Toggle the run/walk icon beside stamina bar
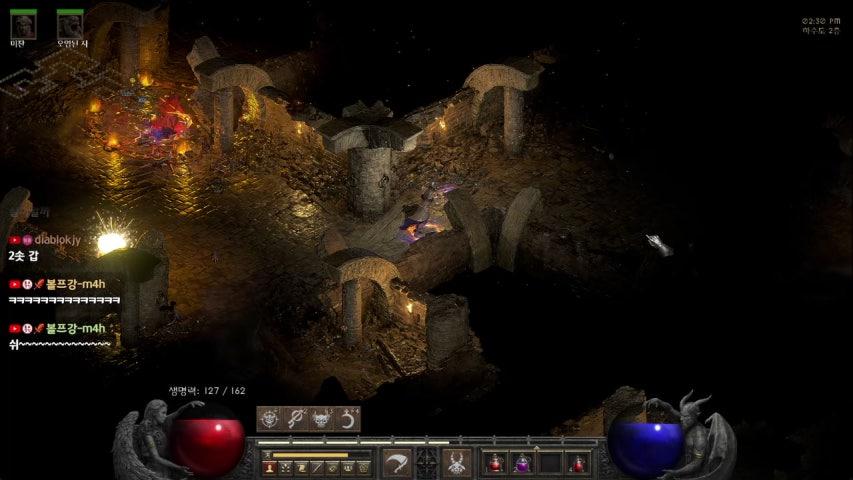853x480 pixels. click(267, 455)
